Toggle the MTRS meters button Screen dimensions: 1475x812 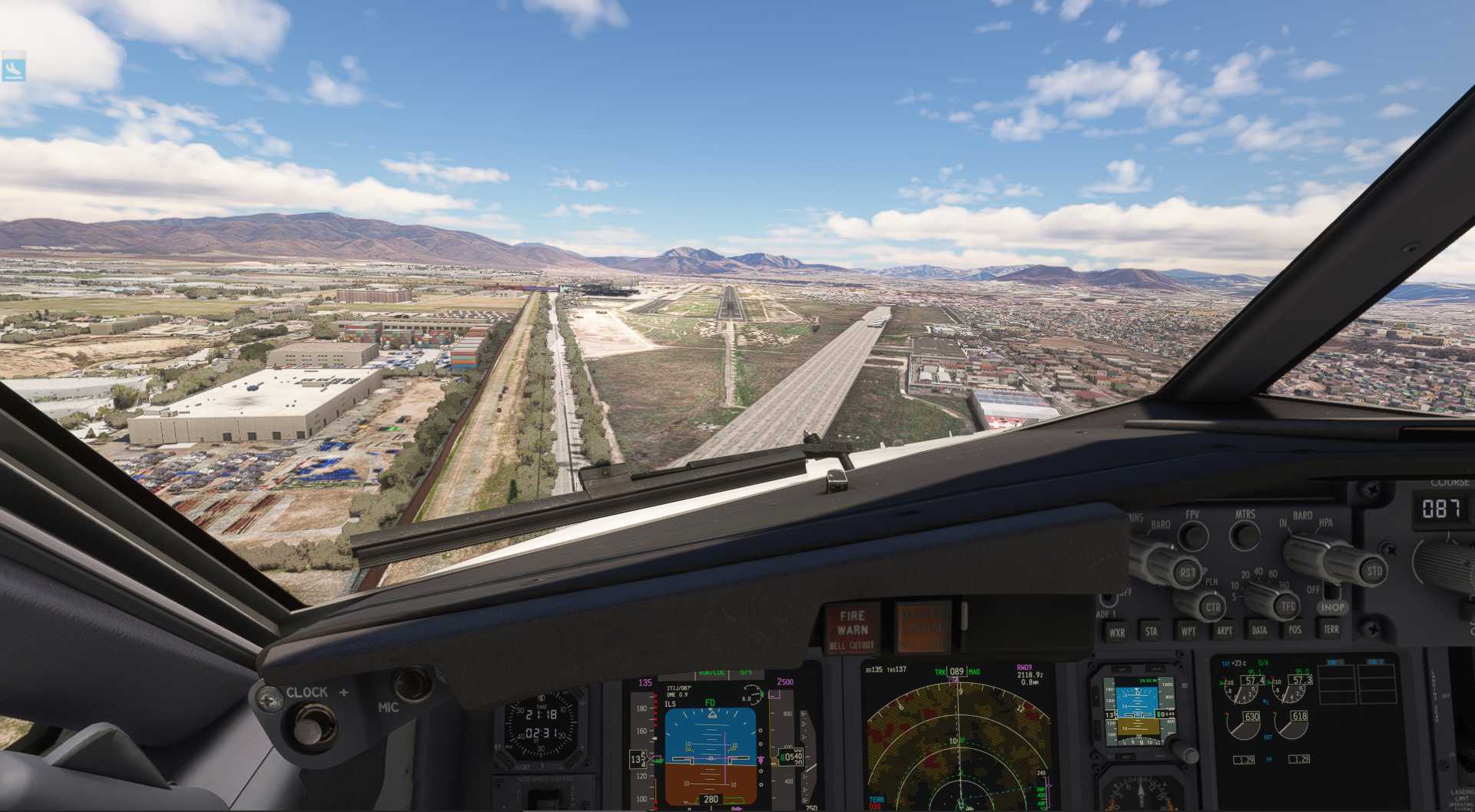[x=1245, y=535]
